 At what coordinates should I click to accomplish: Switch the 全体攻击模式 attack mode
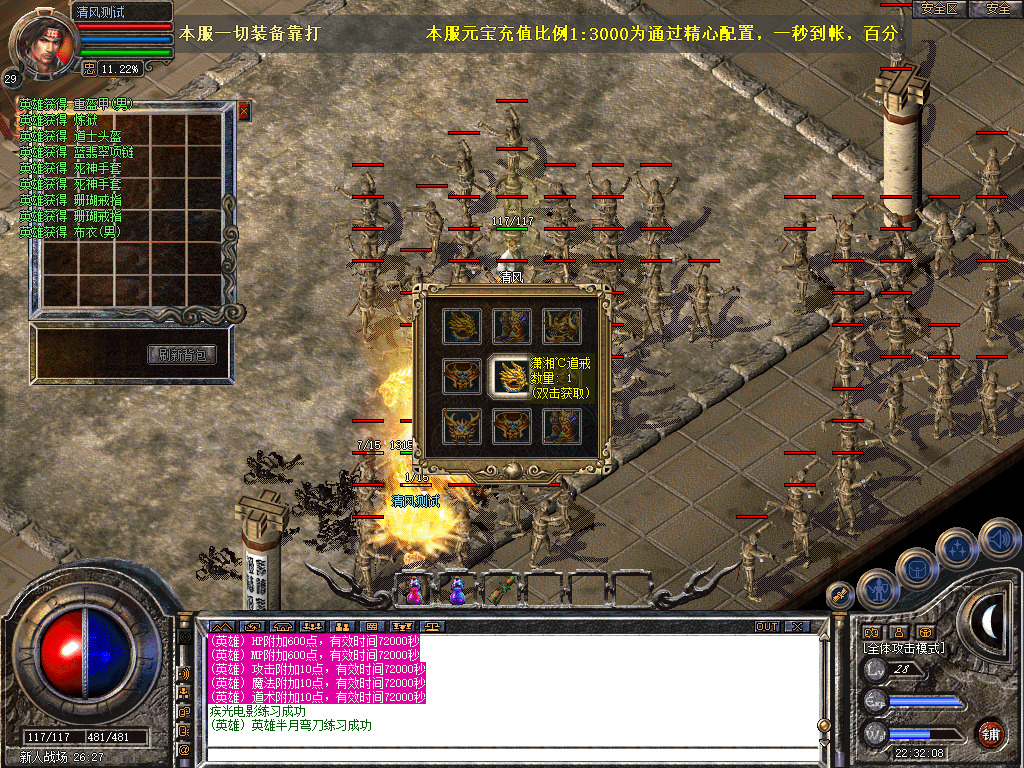pos(904,648)
